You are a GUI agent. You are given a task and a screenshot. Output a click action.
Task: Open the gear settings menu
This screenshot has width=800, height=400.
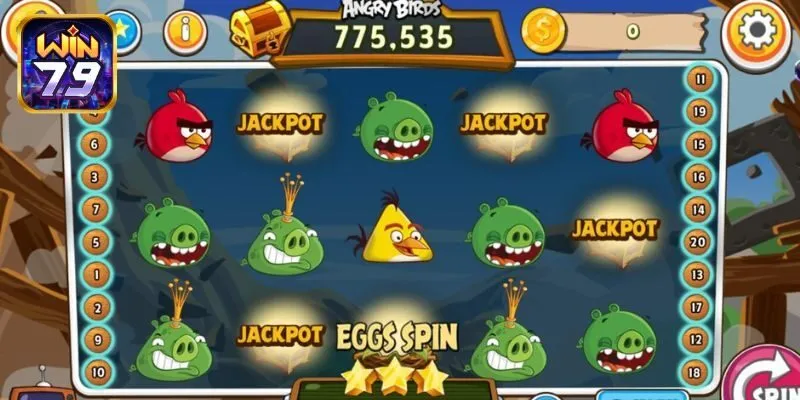point(757,32)
